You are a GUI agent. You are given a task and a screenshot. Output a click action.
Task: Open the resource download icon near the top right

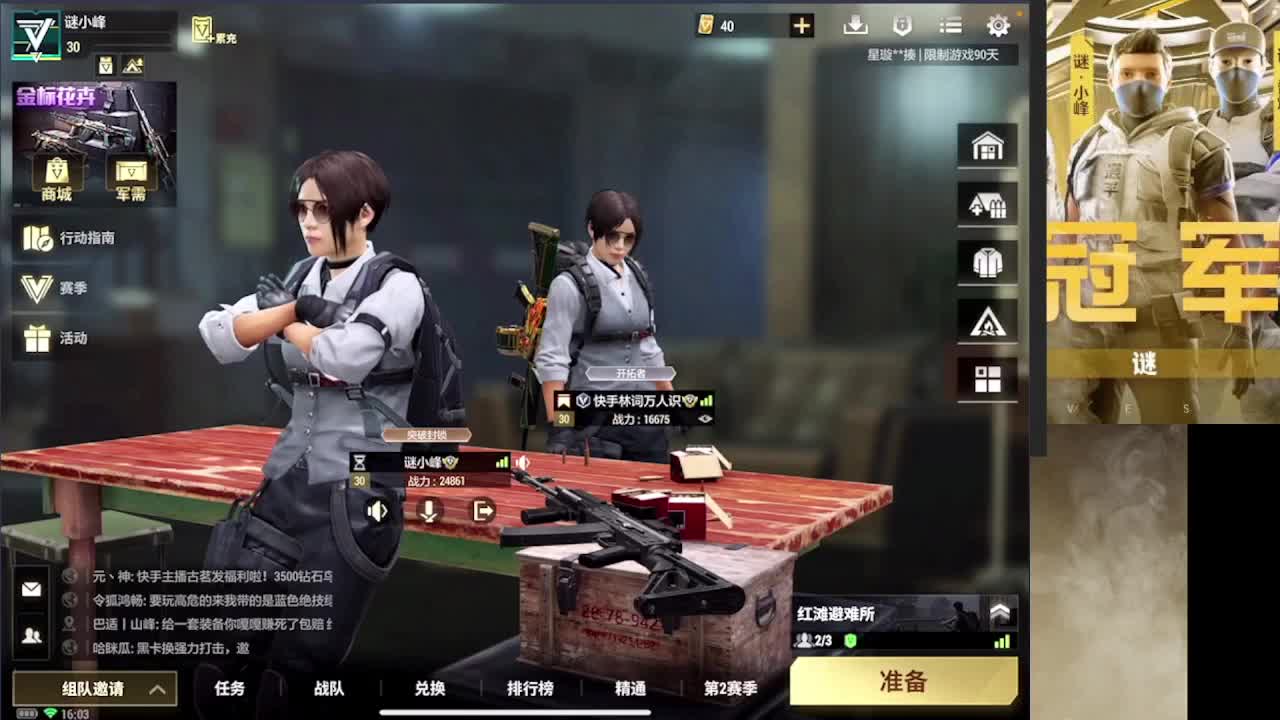(854, 25)
